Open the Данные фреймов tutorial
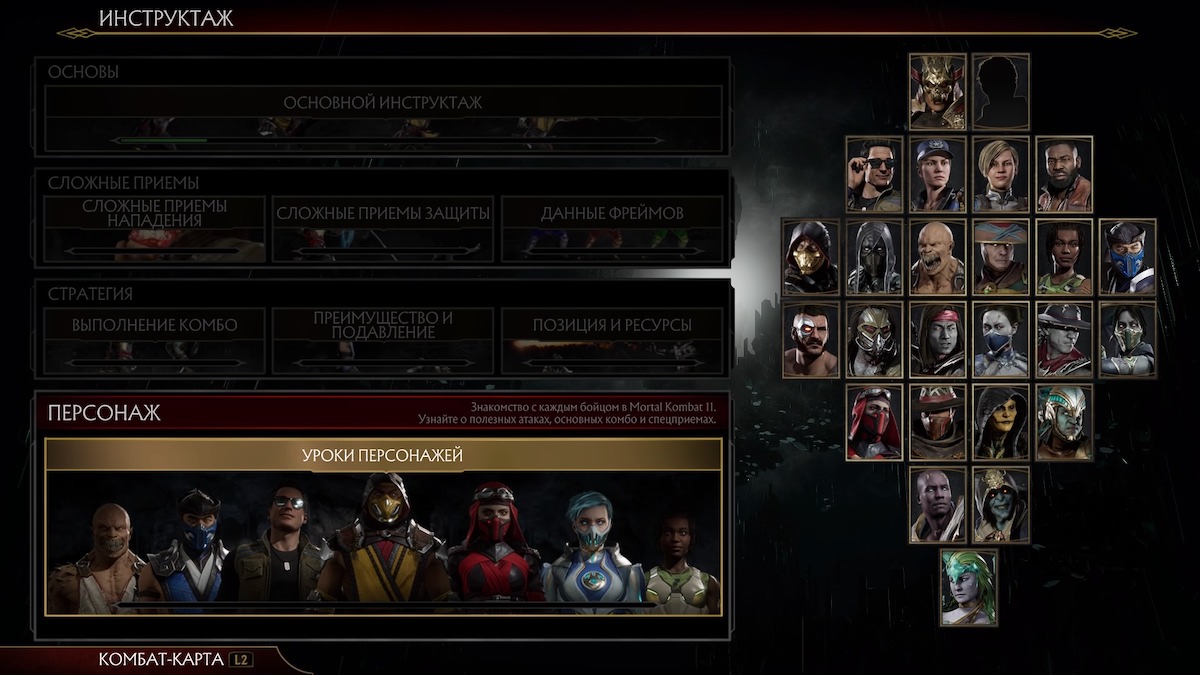The height and width of the screenshot is (675, 1200). pyautogui.click(x=612, y=214)
